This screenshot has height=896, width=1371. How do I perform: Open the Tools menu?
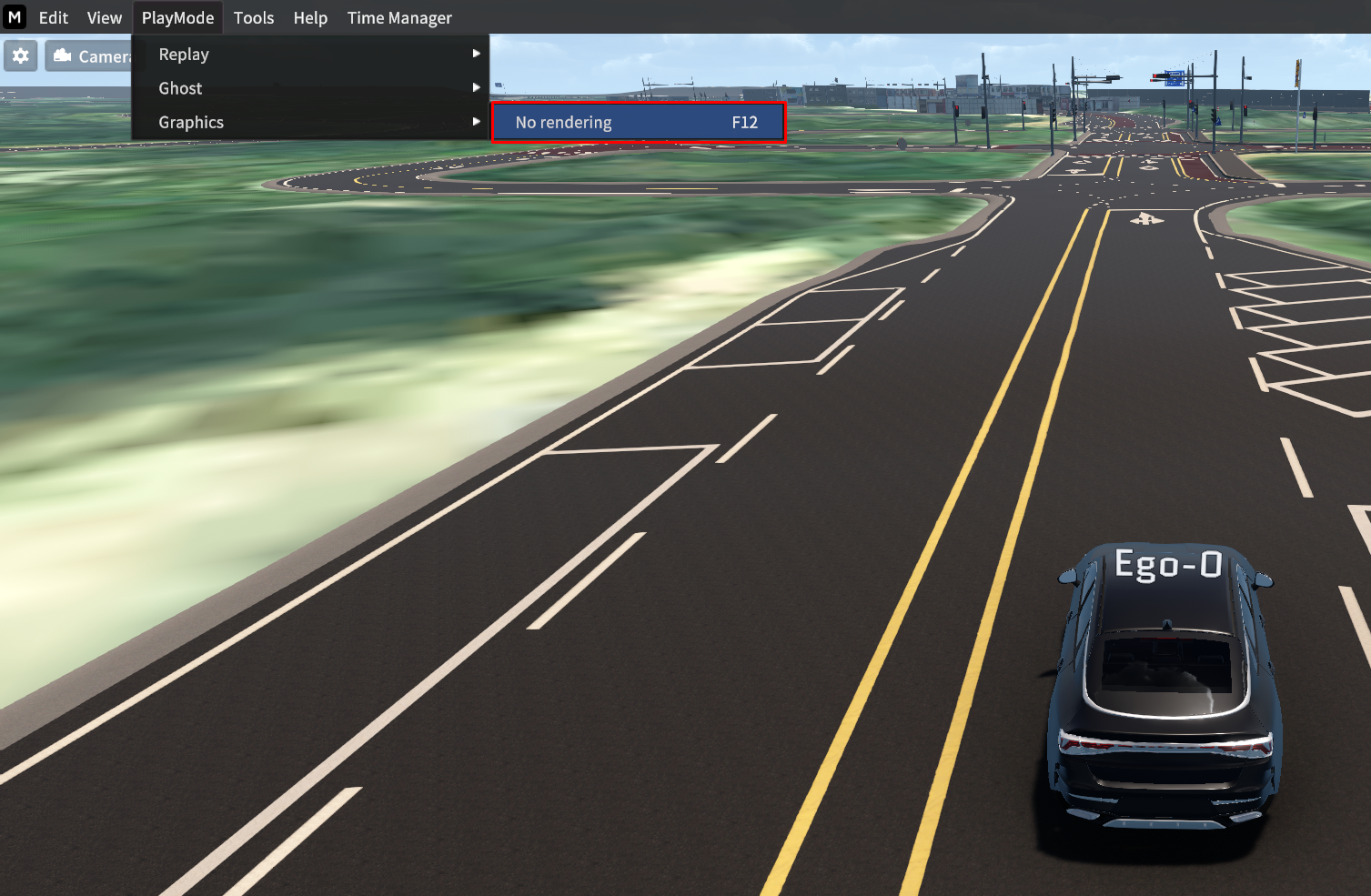click(254, 18)
